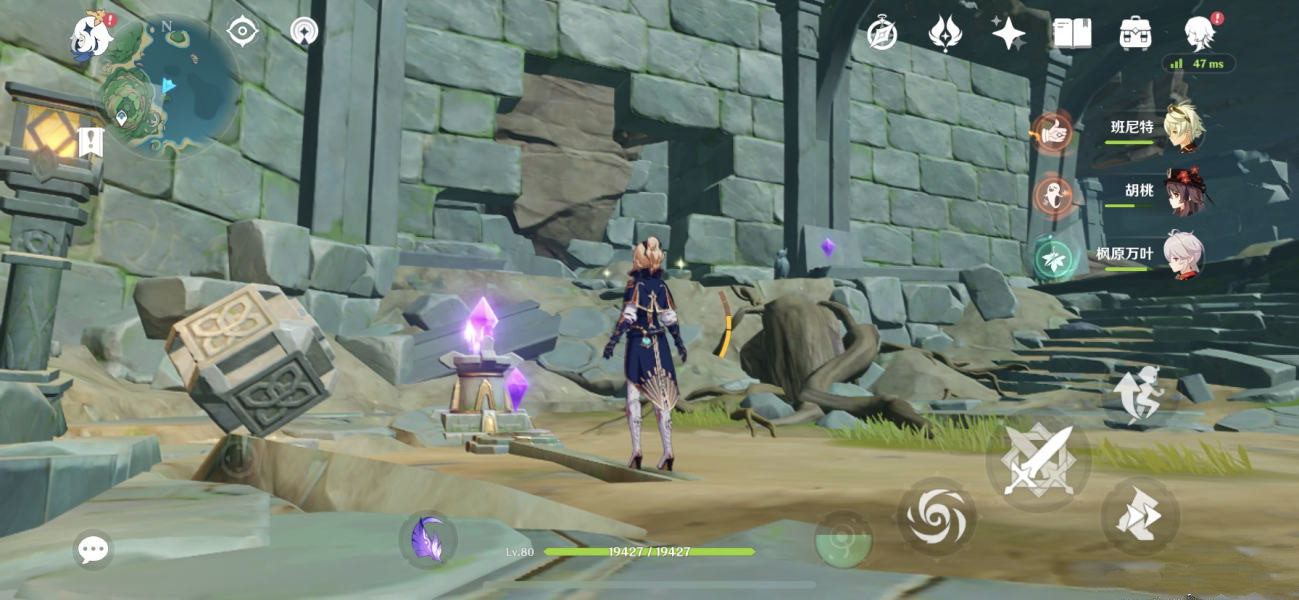Viewport: 1299px width, 600px height.
Task: Tap the spiral-circle icon in the top bar
Action: (304, 32)
